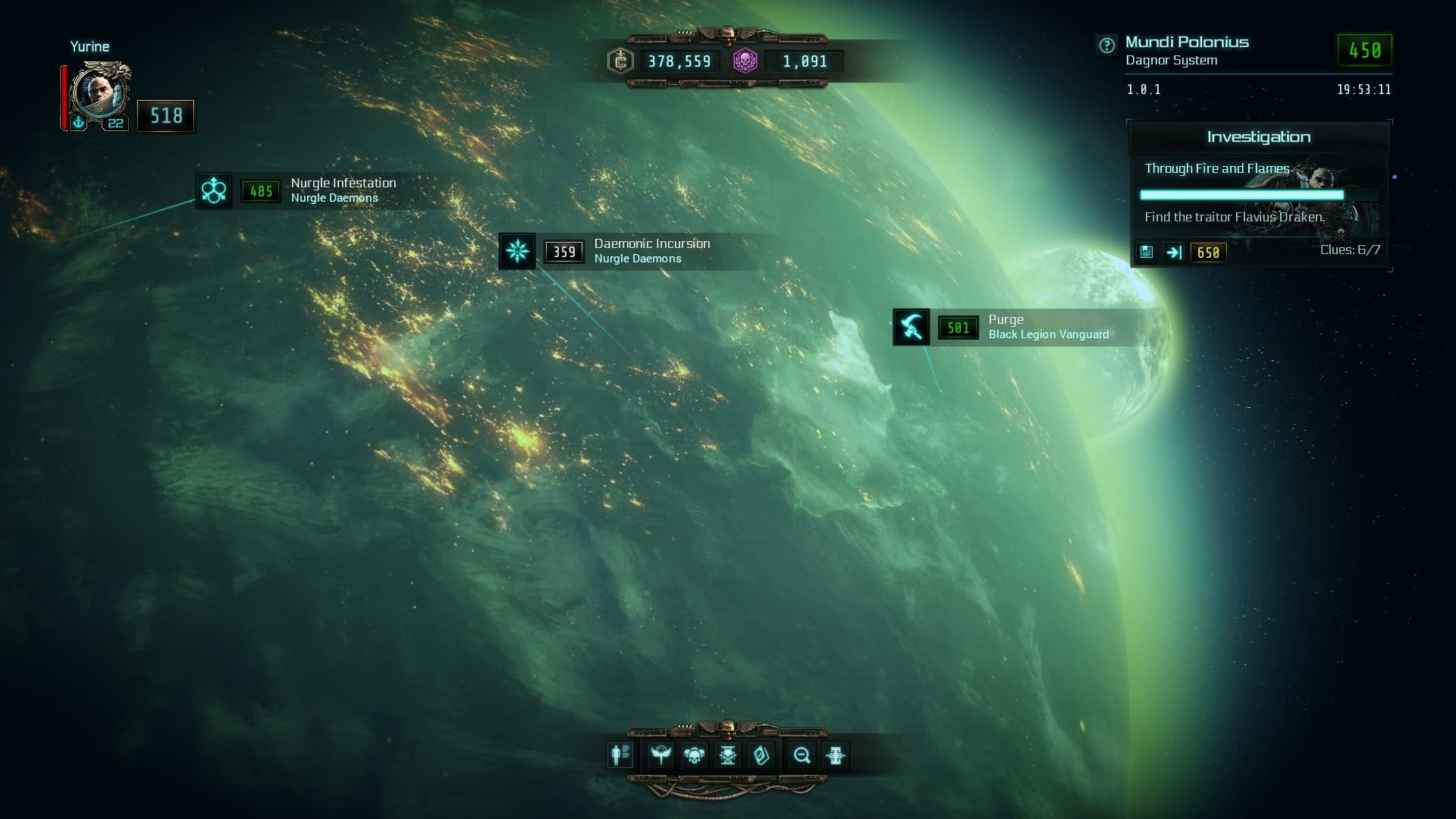Select the winged herald icon in bottom toolbar
Viewport: 1456px width, 819px height.
(662, 755)
